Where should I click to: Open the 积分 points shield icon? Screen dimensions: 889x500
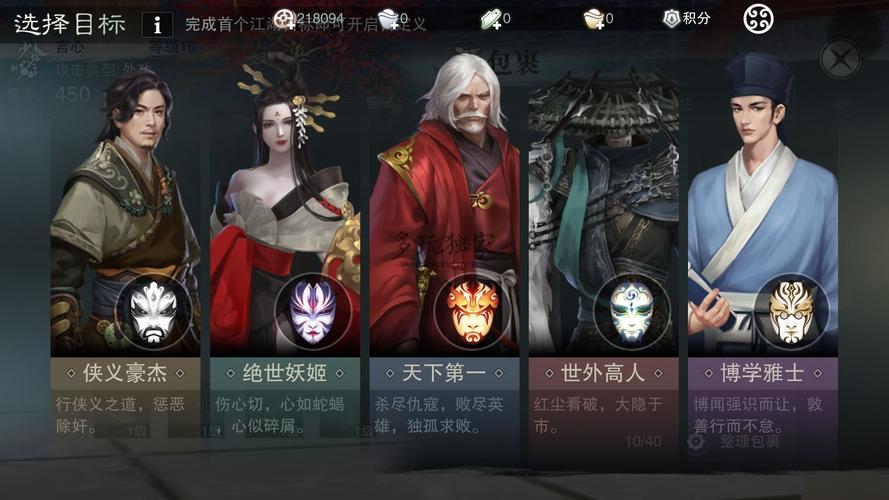click(x=672, y=18)
